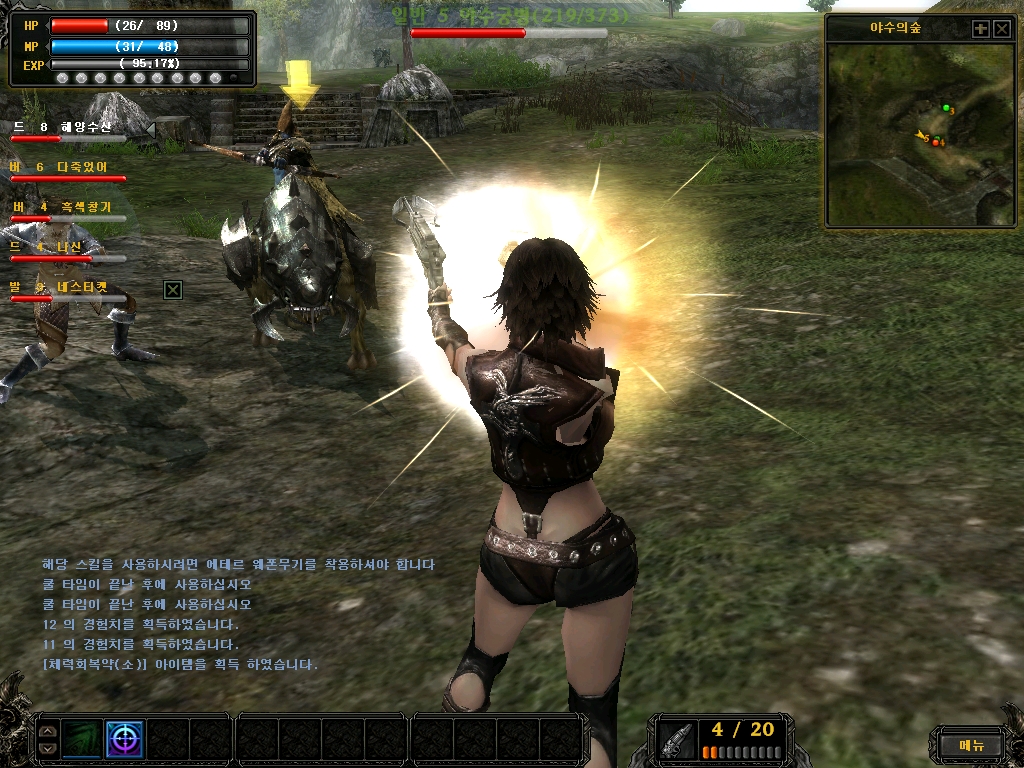Close the minimap panel
Screen dimensions: 1024x768
point(1002,29)
